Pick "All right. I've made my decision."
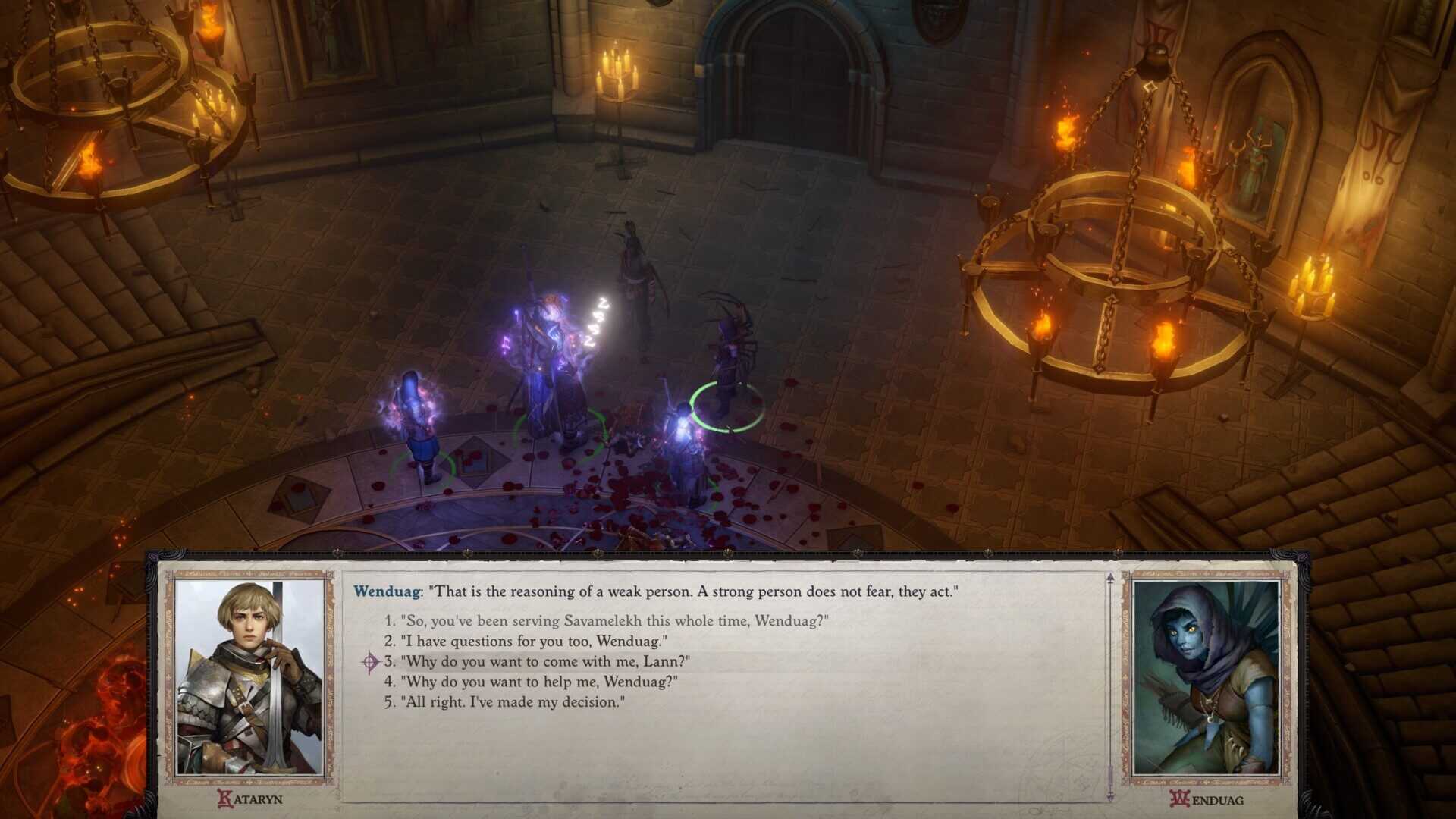Viewport: 1456px width, 819px height. pos(512,702)
